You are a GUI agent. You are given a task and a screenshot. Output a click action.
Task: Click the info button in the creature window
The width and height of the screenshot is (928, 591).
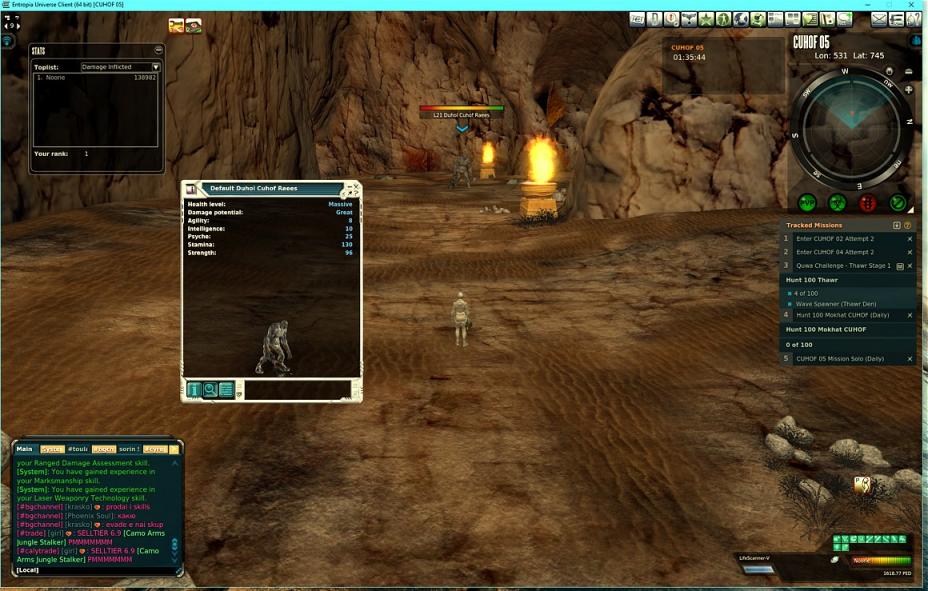pyautogui.click(x=194, y=390)
